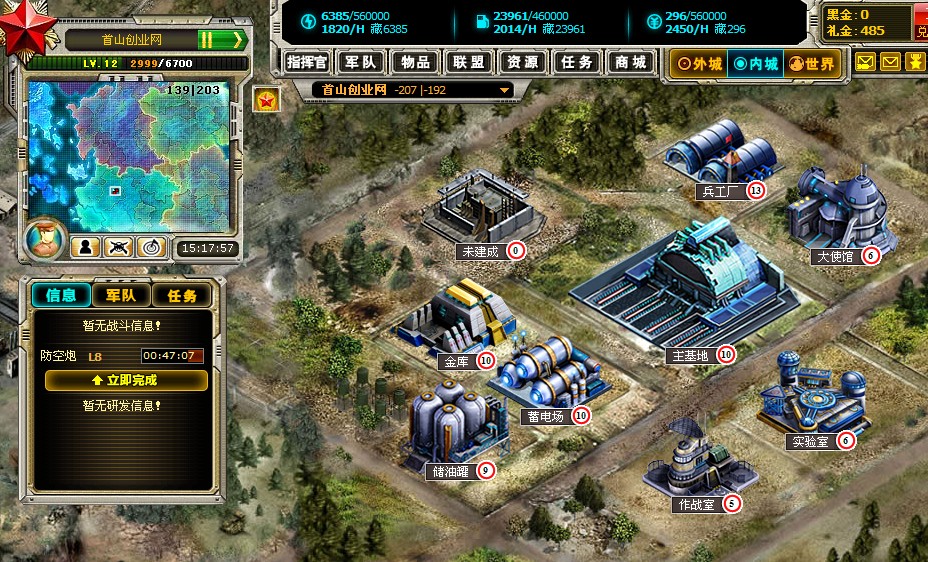Open the 联盟 alliance menu
Image resolution: width=928 pixels, height=562 pixels.
(469, 62)
